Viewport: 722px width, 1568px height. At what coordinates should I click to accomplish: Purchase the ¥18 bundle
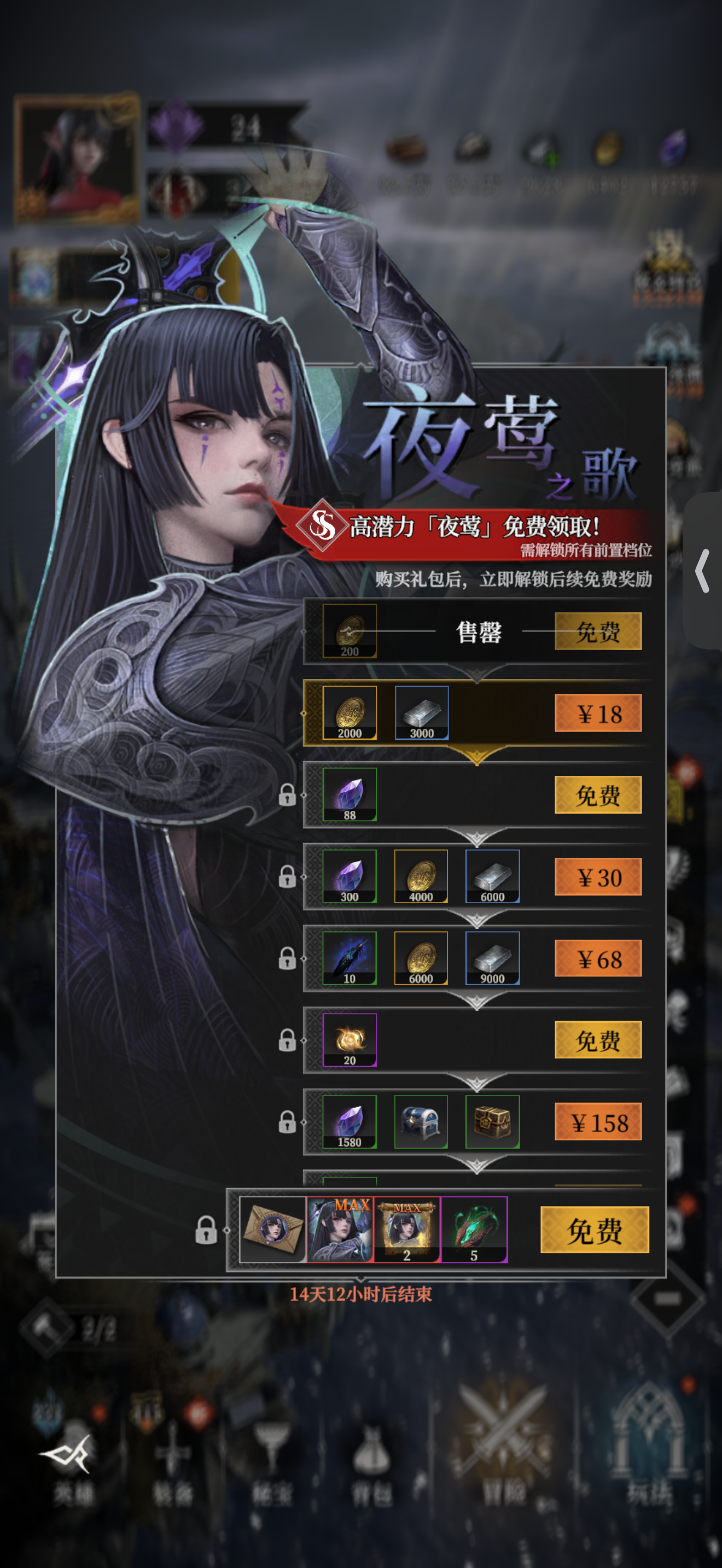click(x=598, y=713)
